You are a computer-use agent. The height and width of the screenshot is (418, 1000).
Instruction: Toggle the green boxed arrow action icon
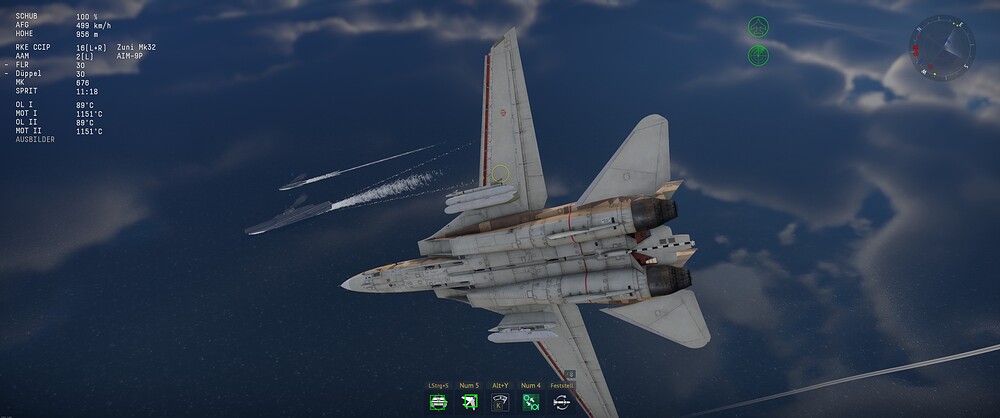[469, 402]
